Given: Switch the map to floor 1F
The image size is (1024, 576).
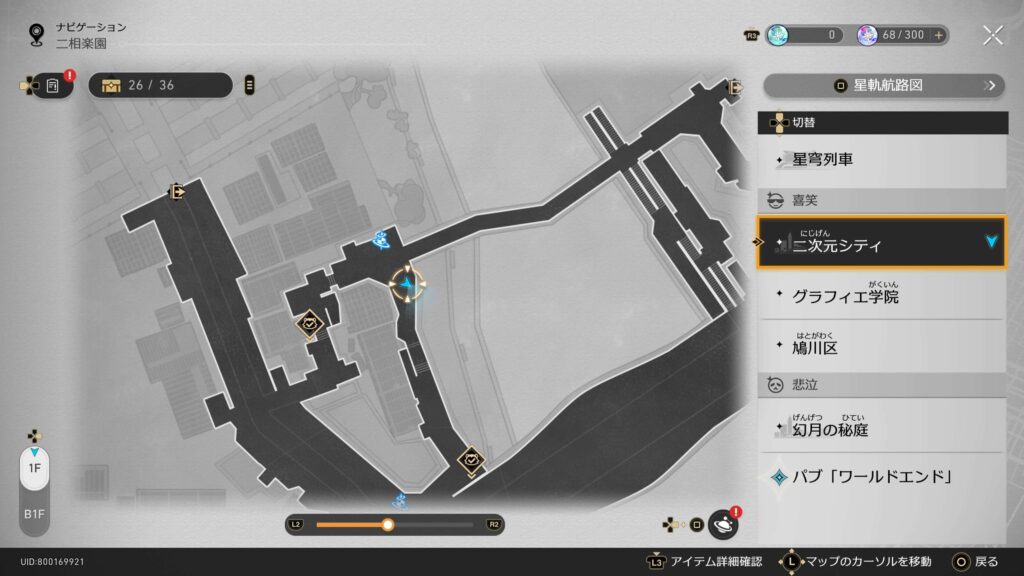Looking at the screenshot, I should click(x=34, y=468).
